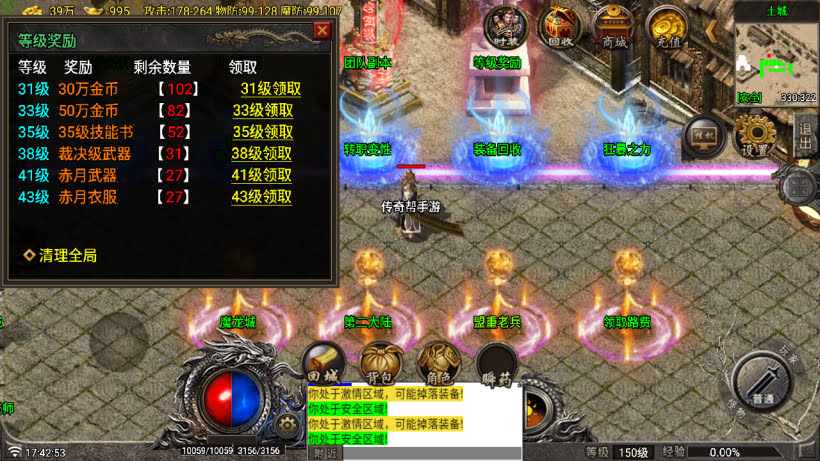Image resolution: width=820 pixels, height=461 pixels.
Task: Open the 充值 recharge menu
Action: 667,27
